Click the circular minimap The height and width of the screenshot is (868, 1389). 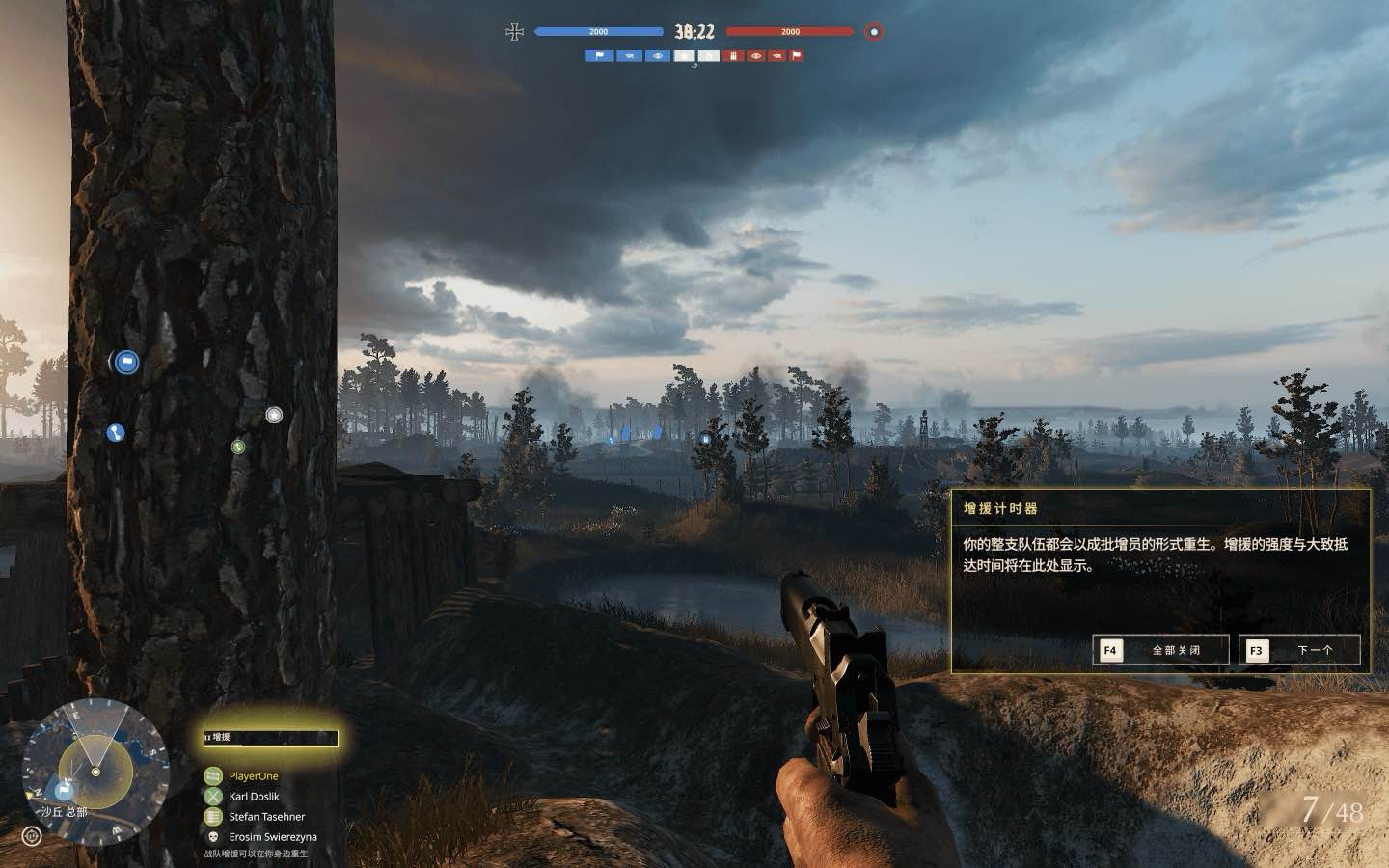(x=95, y=771)
